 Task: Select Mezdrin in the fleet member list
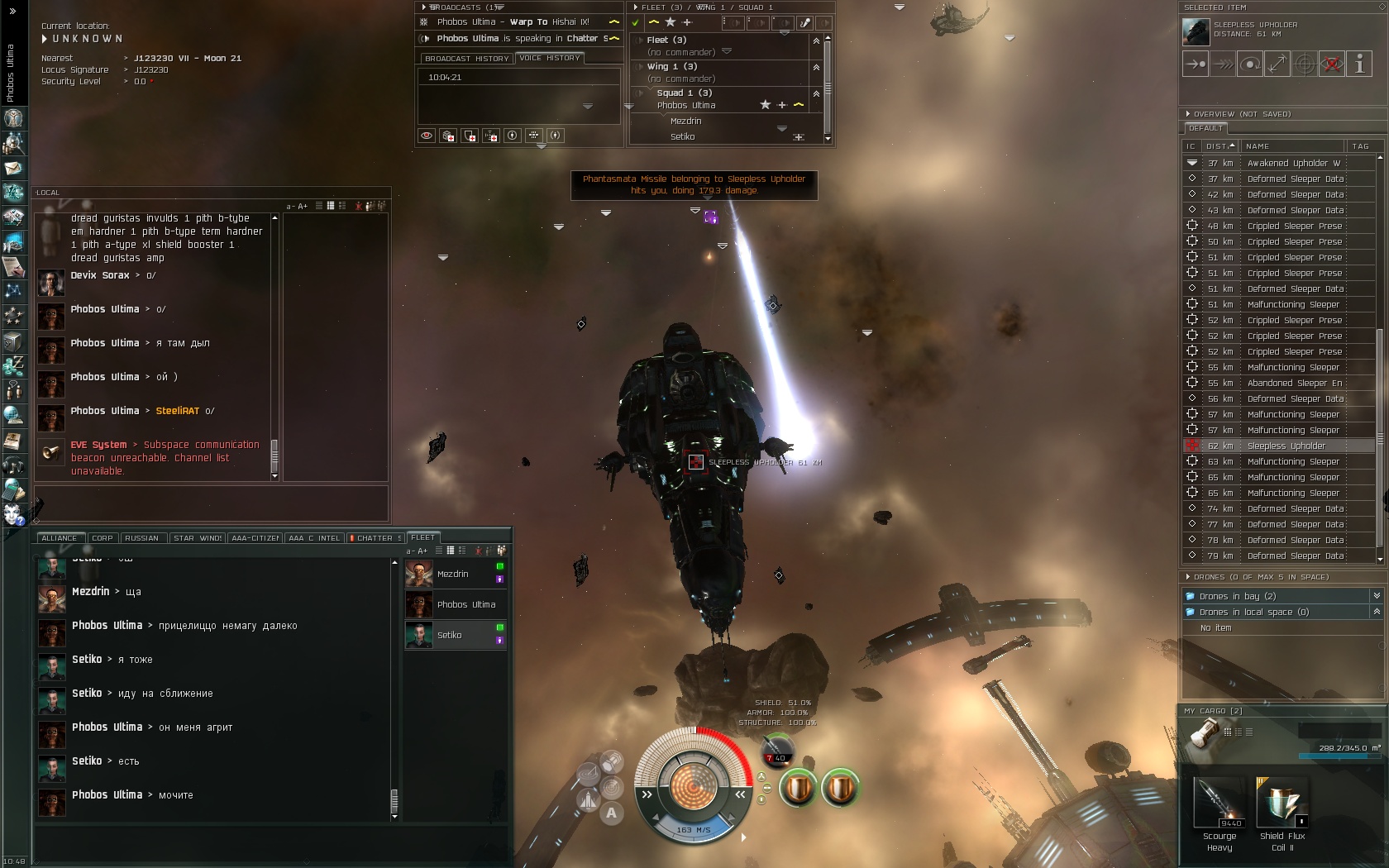coord(453,574)
